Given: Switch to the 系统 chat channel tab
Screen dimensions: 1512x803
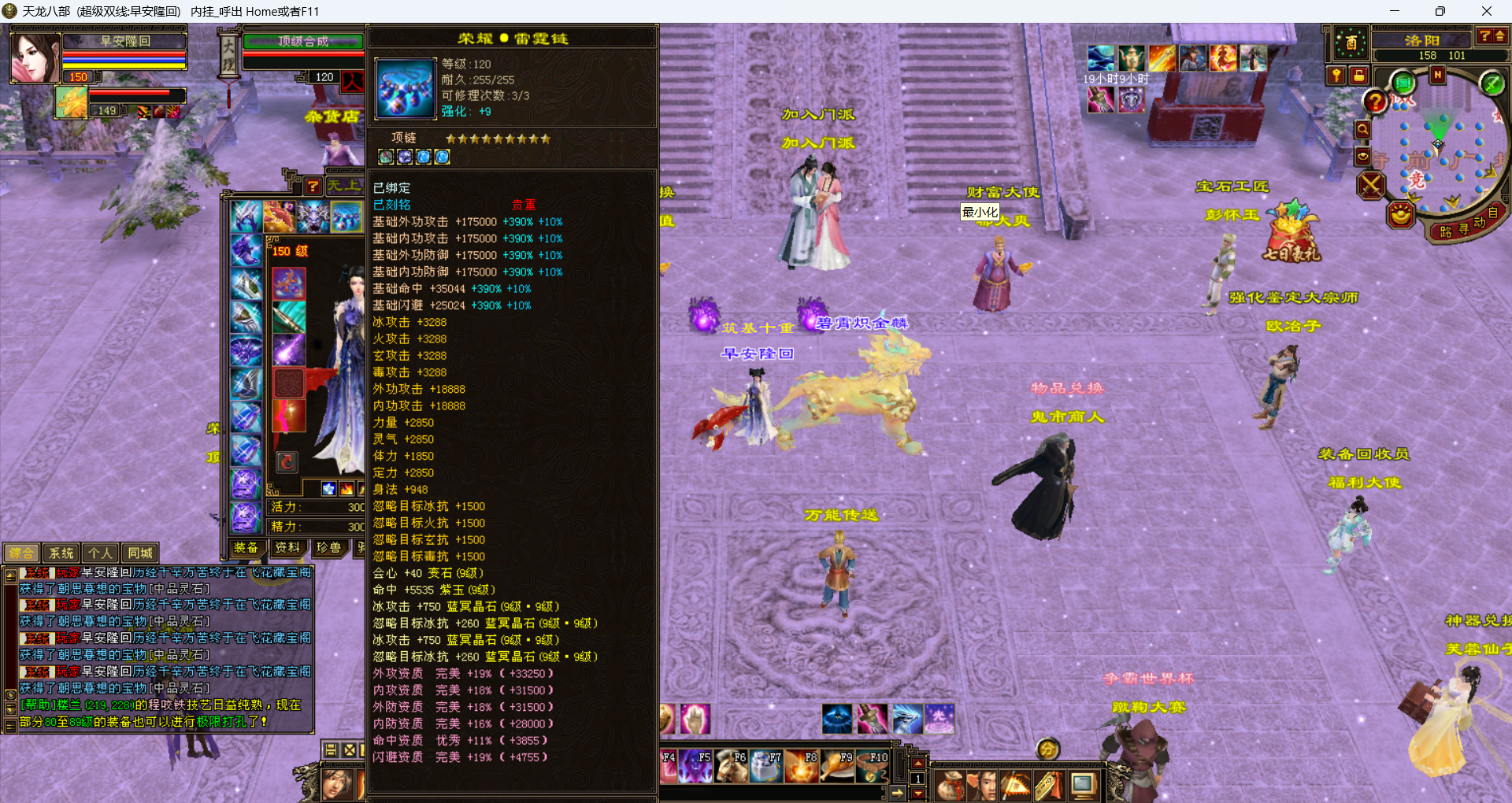Looking at the screenshot, I should (61, 553).
